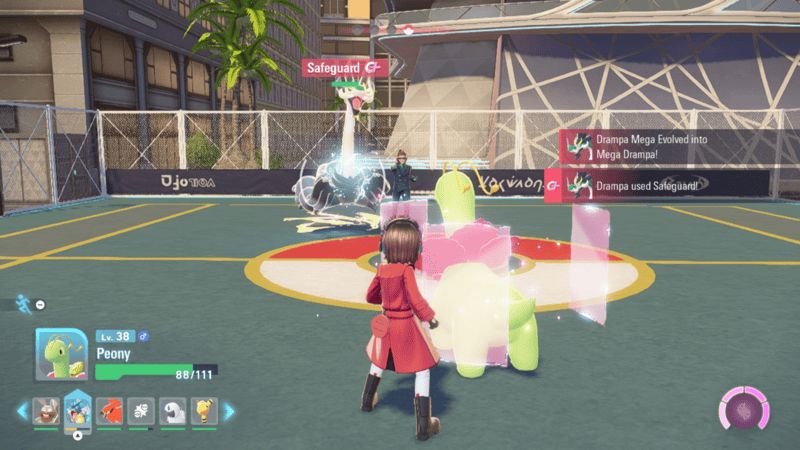Select the enemy's Safeguard move label

(x=345, y=68)
